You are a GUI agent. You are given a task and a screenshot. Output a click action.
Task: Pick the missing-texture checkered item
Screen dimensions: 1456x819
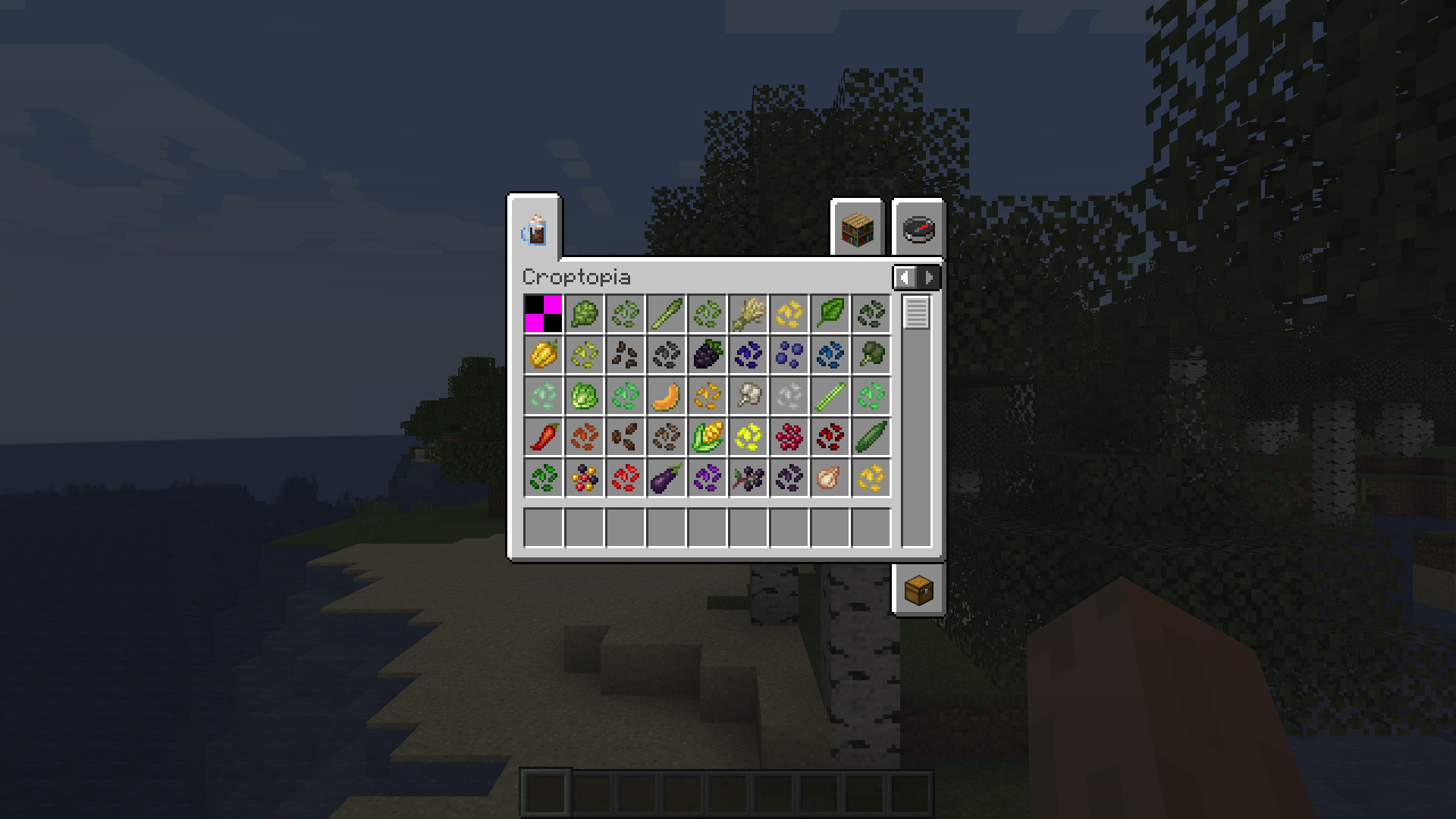tap(542, 314)
